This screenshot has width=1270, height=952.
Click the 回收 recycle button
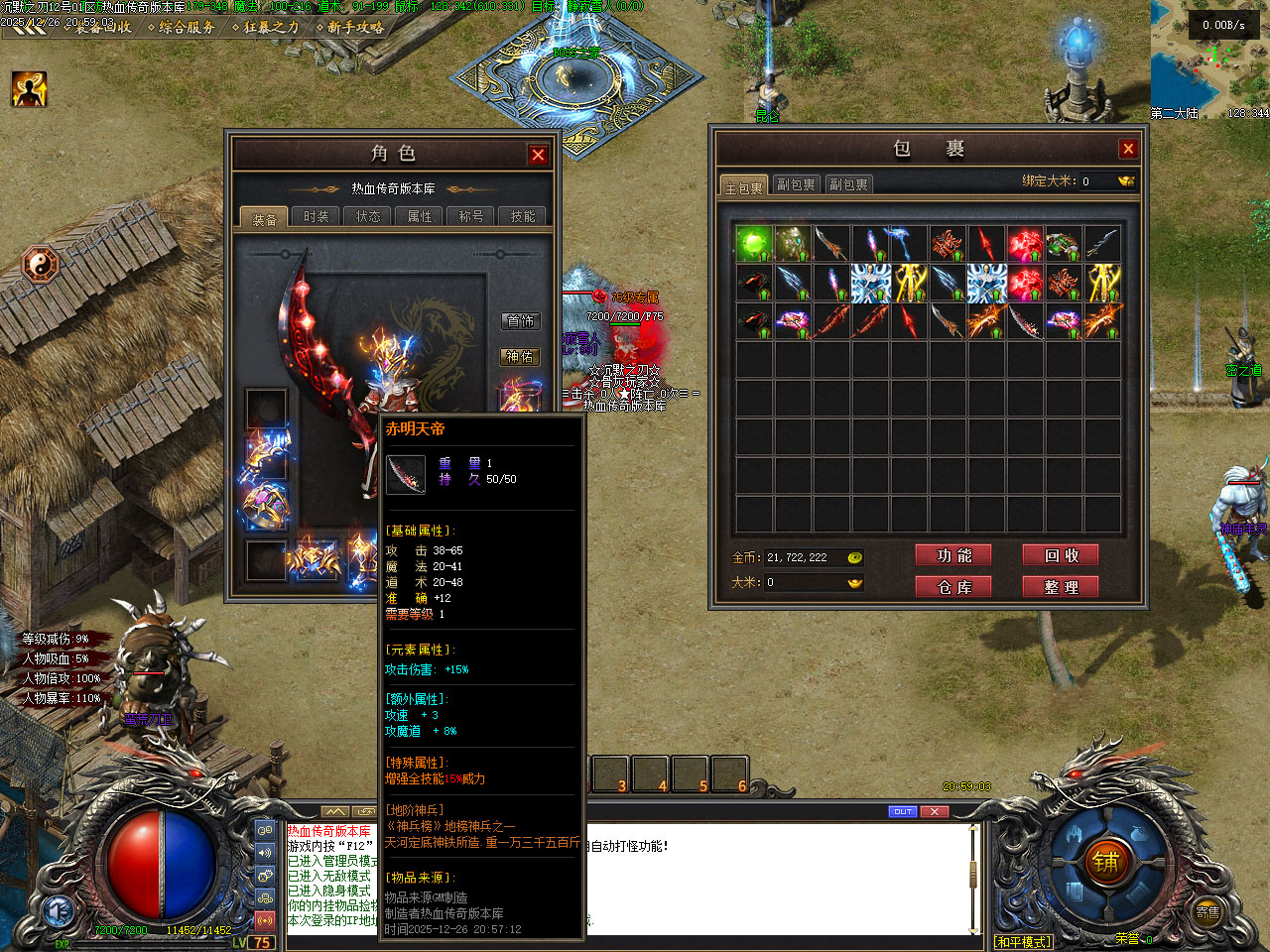coord(1061,555)
